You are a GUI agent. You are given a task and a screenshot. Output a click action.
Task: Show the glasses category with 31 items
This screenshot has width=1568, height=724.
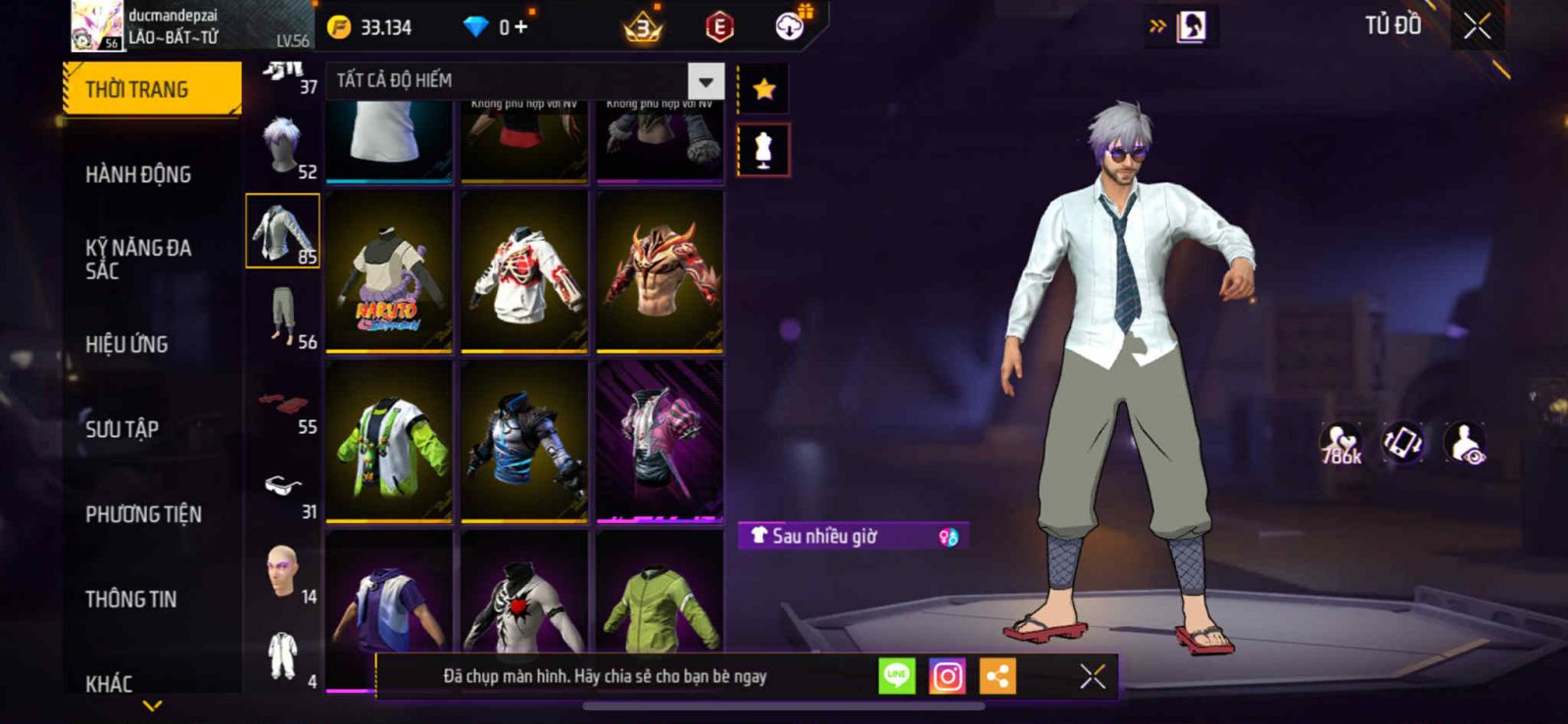point(283,487)
